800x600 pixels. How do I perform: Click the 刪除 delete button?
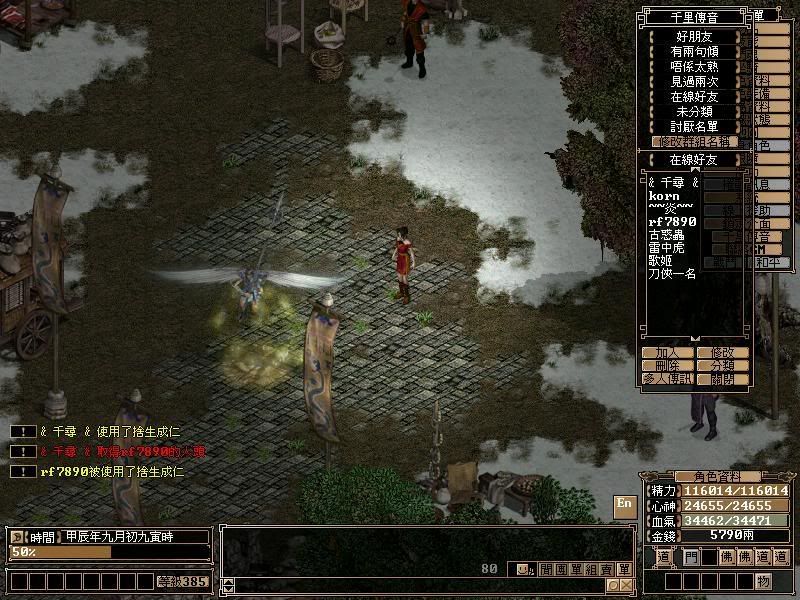[x=668, y=366]
